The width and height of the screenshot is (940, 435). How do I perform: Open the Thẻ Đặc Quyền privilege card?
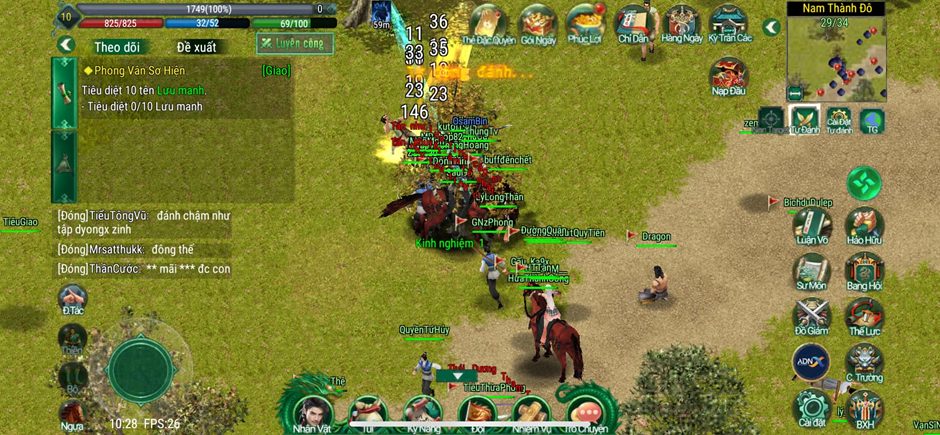488,22
